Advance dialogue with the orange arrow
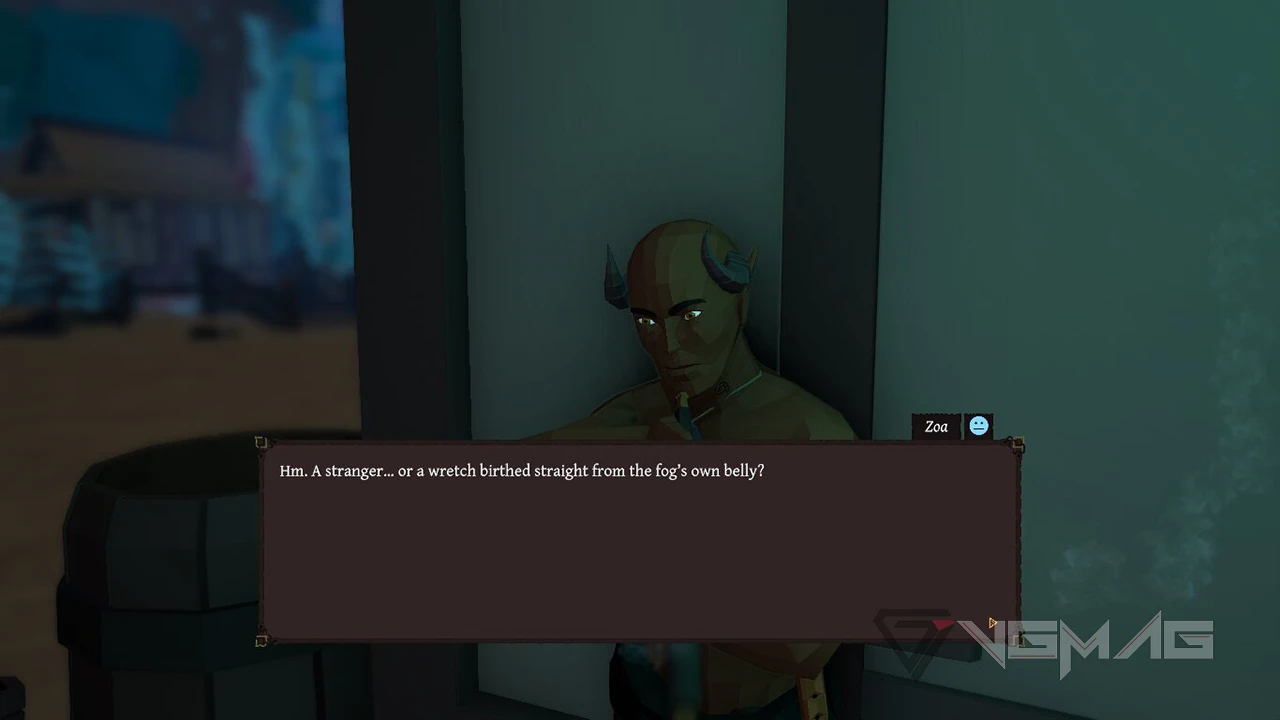 click(x=992, y=623)
